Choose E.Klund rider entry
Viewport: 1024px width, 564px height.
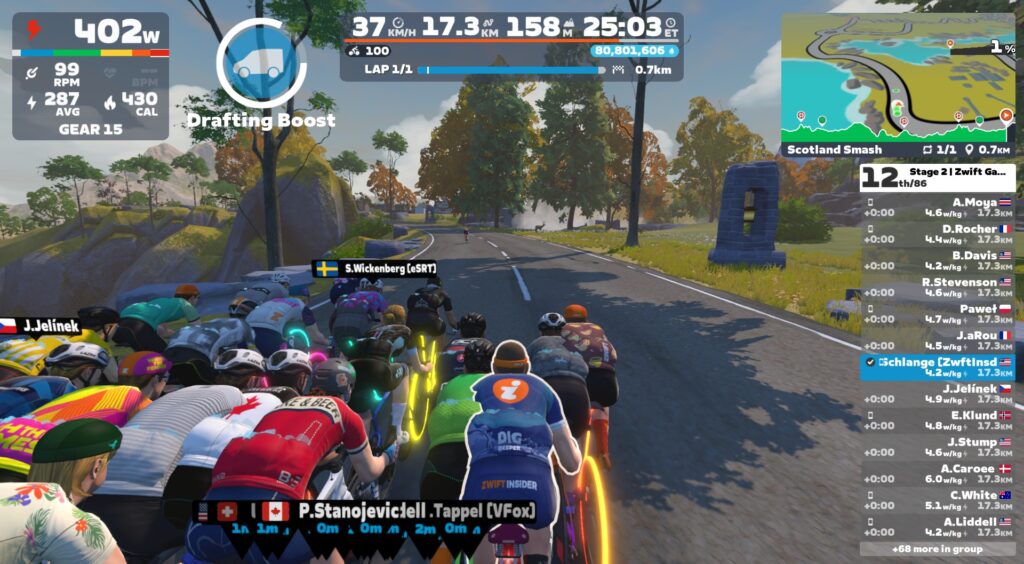[938, 421]
